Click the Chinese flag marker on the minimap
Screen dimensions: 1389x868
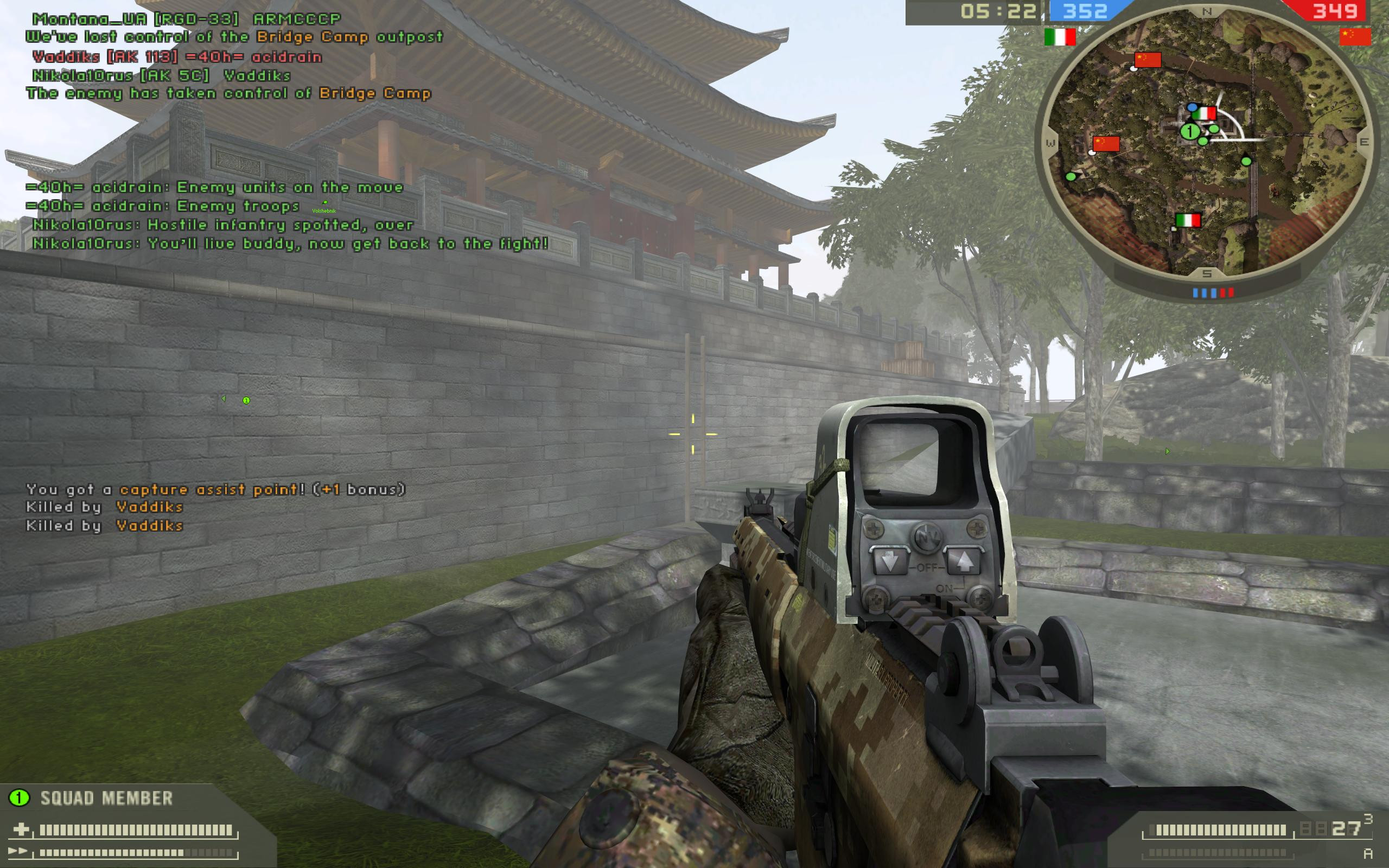tap(1149, 60)
